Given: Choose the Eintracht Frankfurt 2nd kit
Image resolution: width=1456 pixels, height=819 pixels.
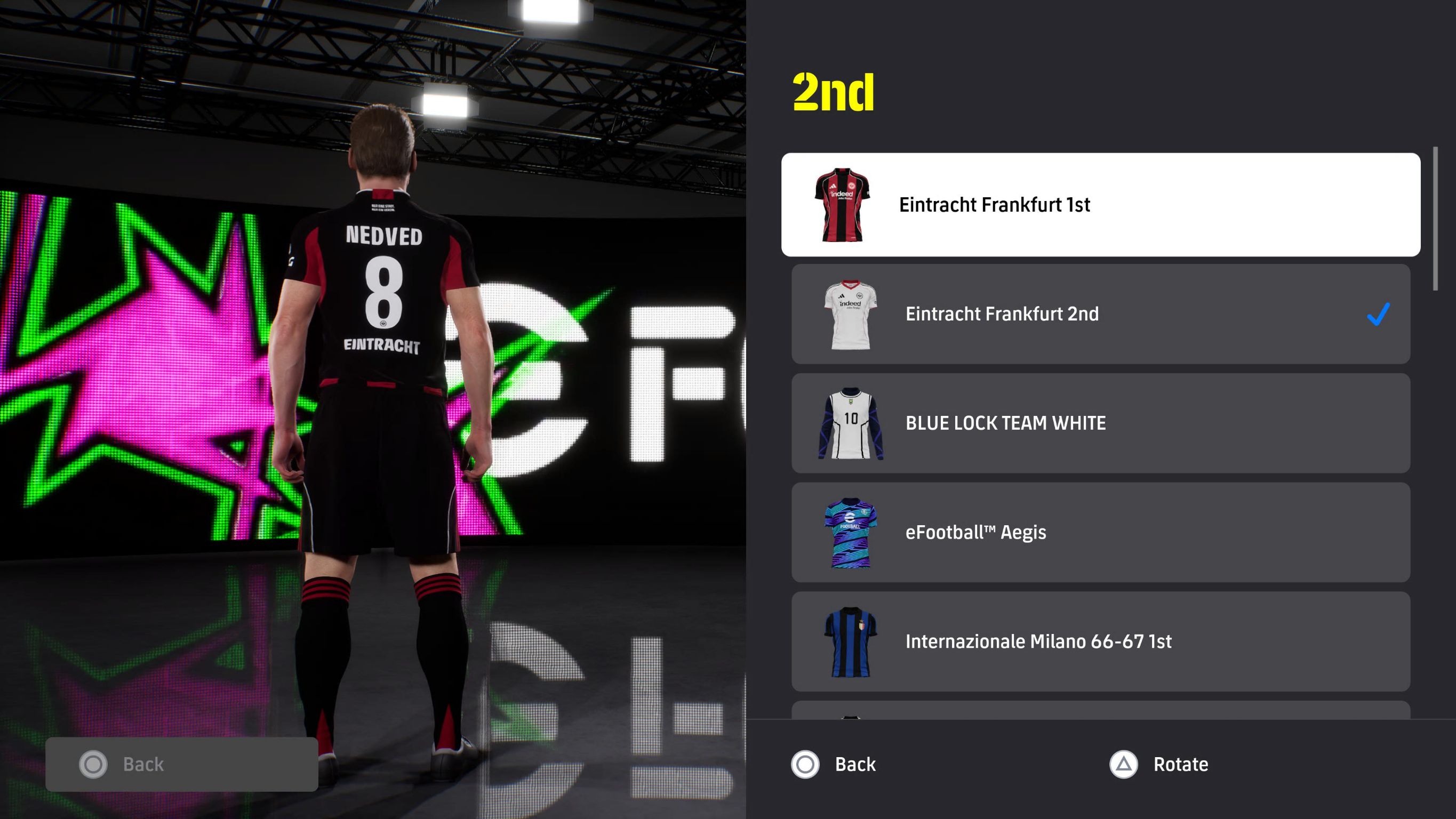Looking at the screenshot, I should (x=1100, y=314).
